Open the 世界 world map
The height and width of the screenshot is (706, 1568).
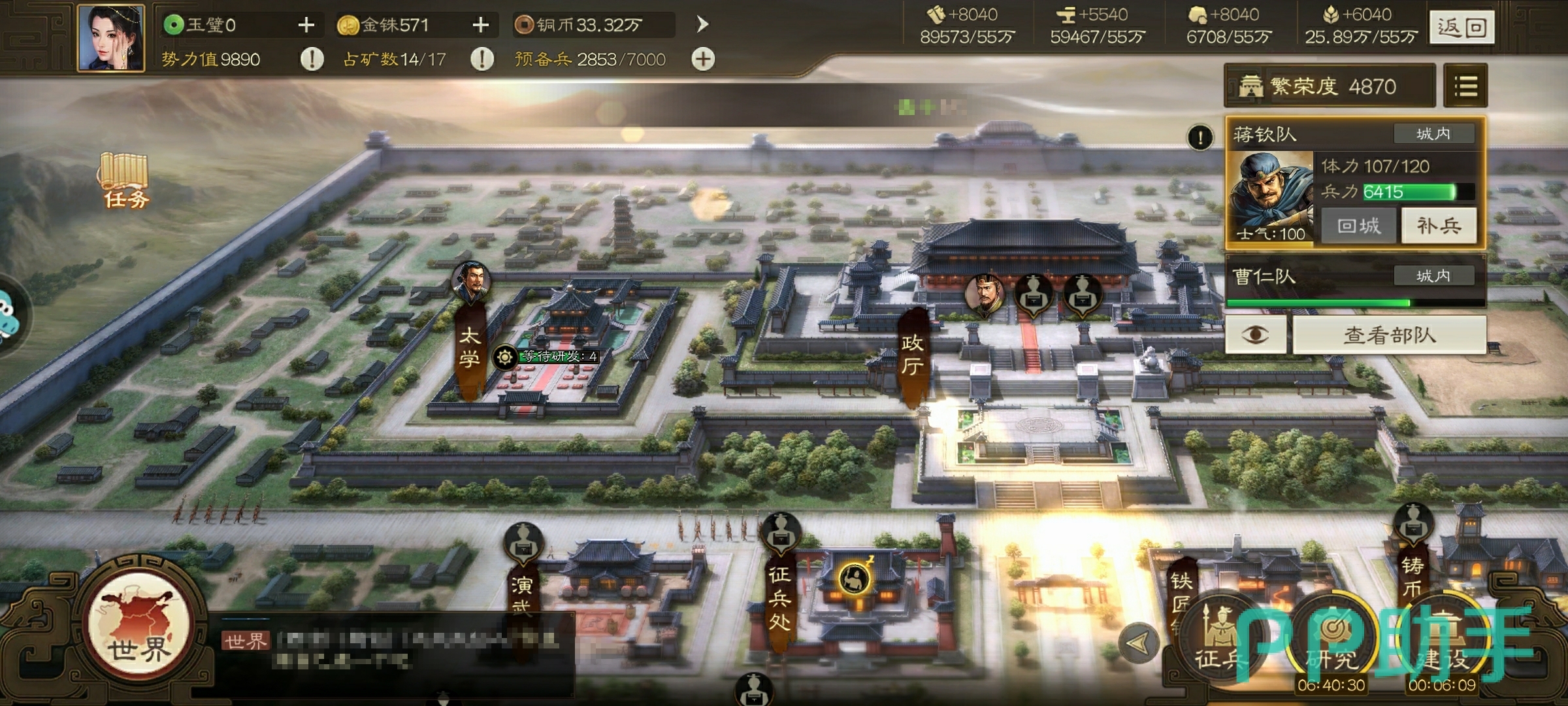coord(139,626)
